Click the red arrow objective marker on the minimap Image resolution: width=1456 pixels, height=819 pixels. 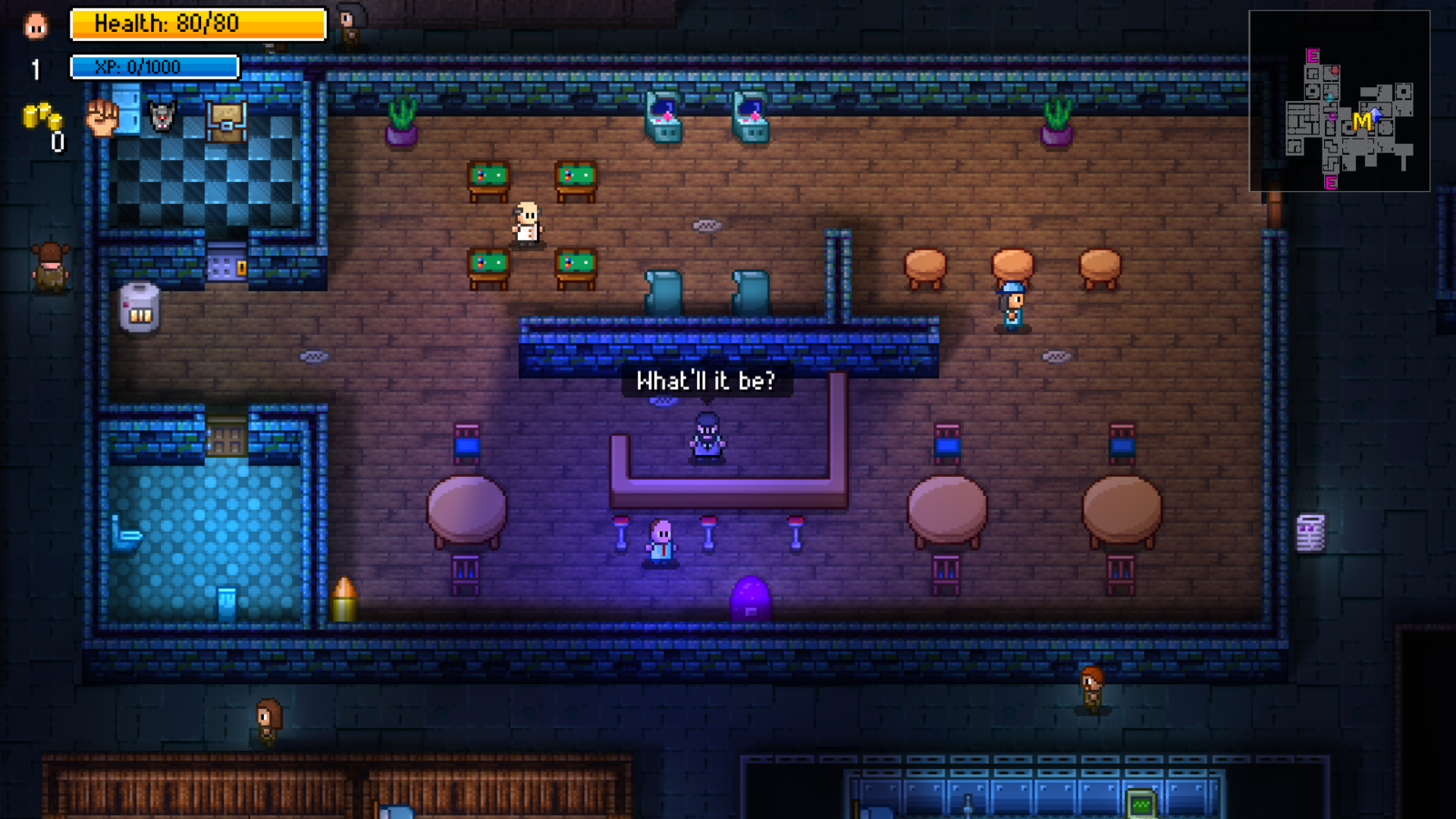(x=1334, y=71)
